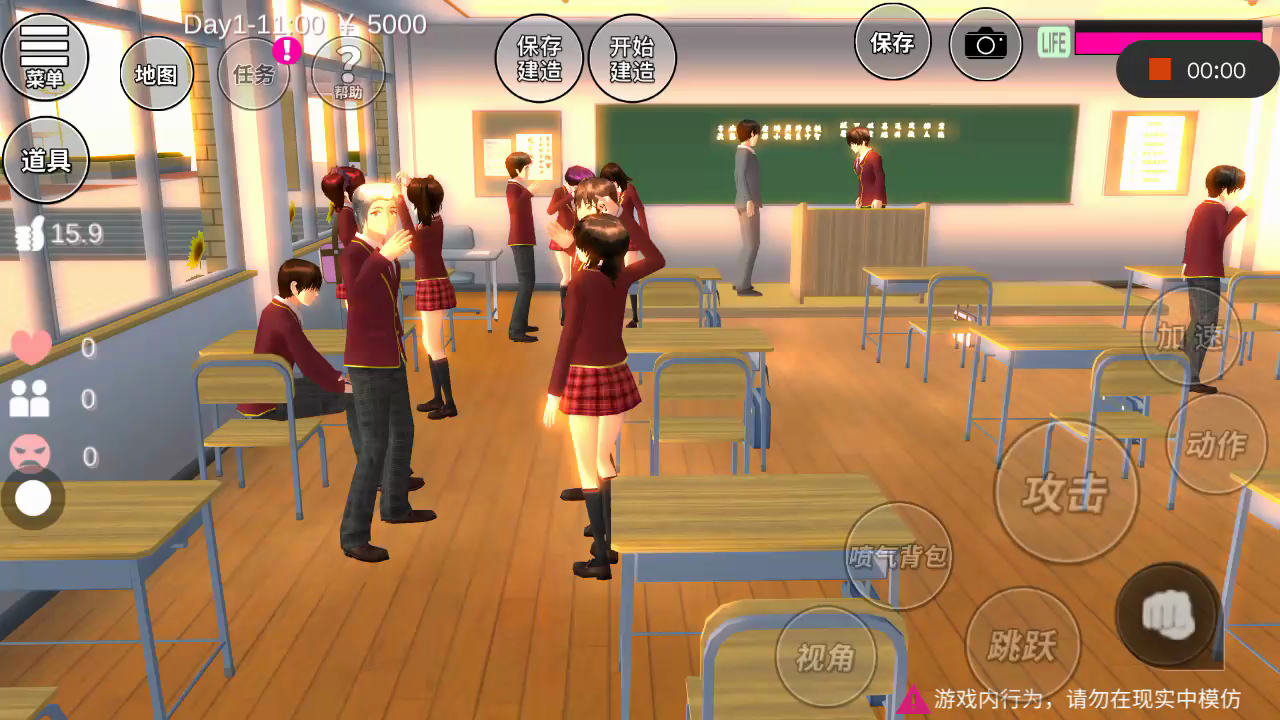Open the 帮助 question mark help

point(348,73)
